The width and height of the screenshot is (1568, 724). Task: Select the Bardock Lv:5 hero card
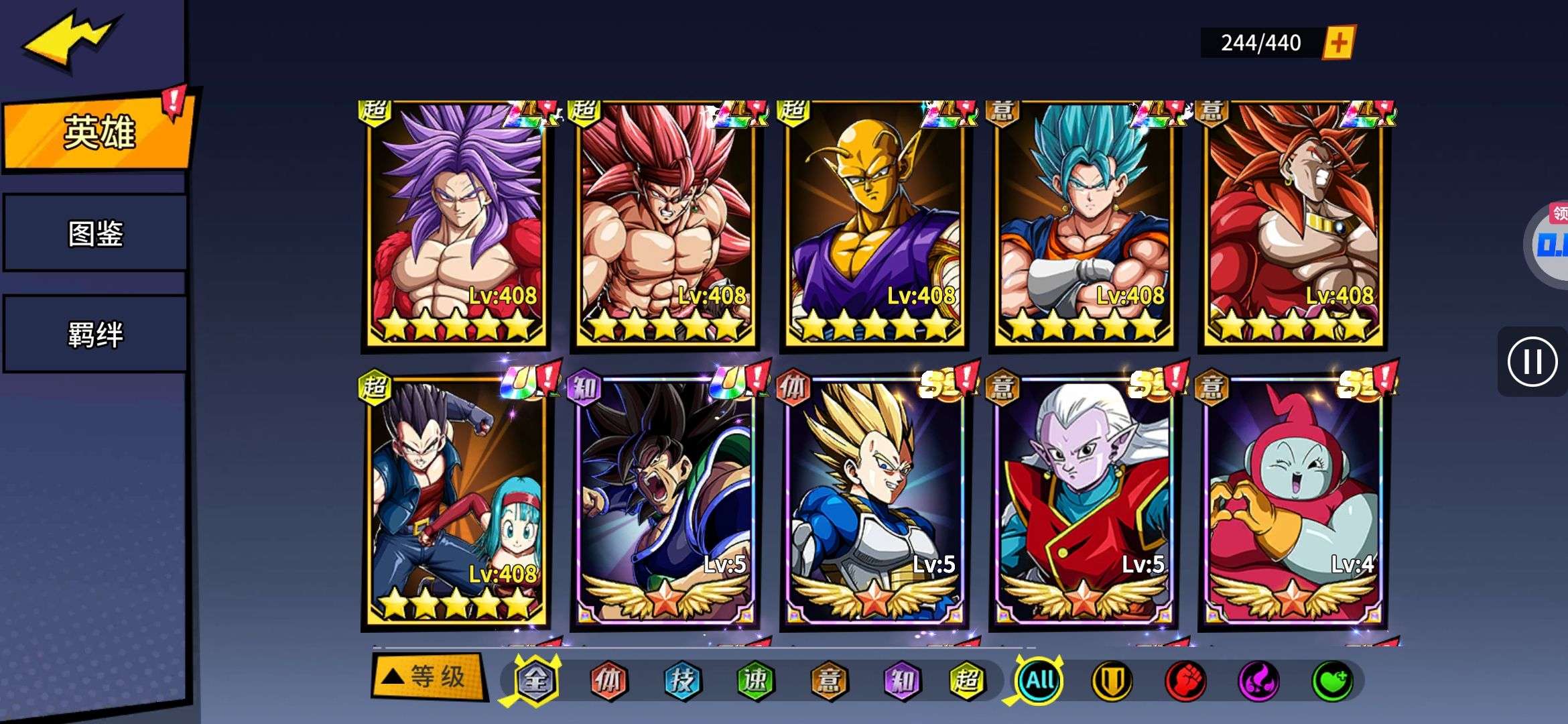point(666,503)
